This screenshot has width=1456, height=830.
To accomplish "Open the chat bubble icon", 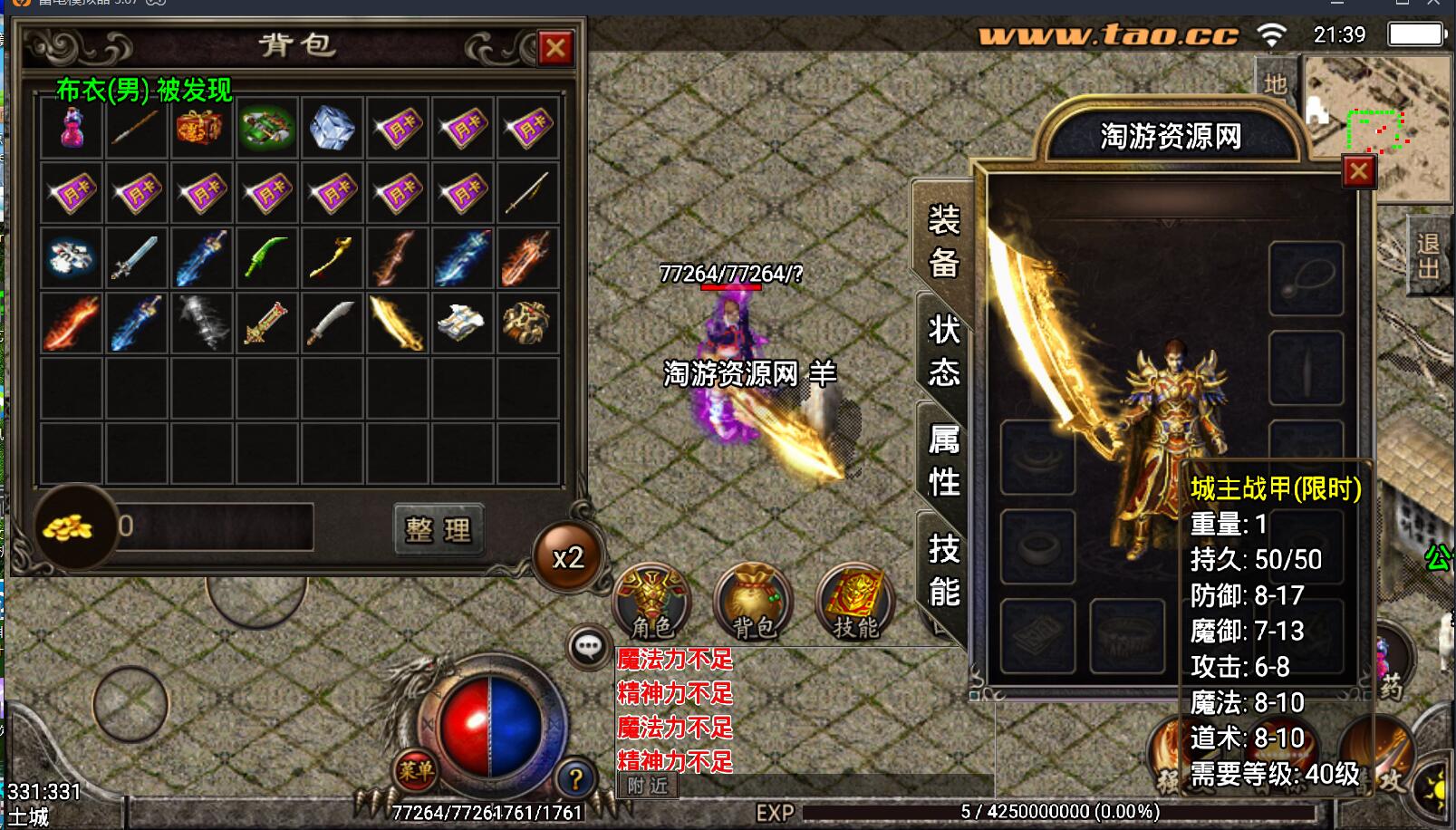I will pyautogui.click(x=588, y=647).
